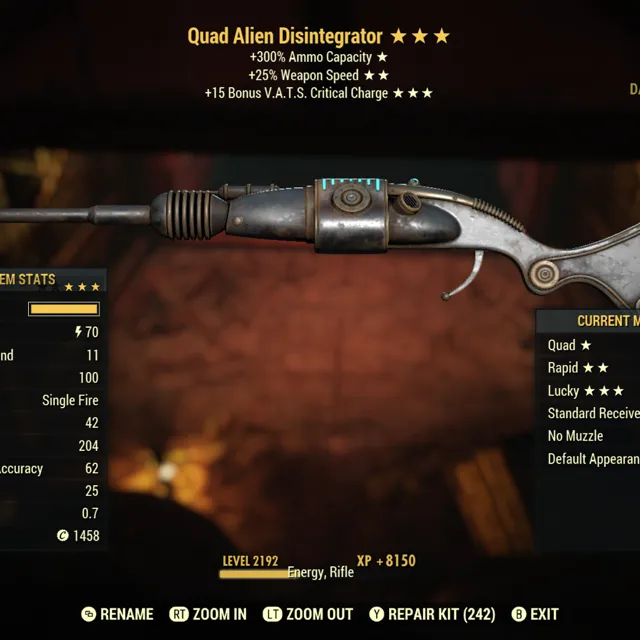Choose the Rename option
Viewport: 640px width, 640px height.
(x=118, y=614)
